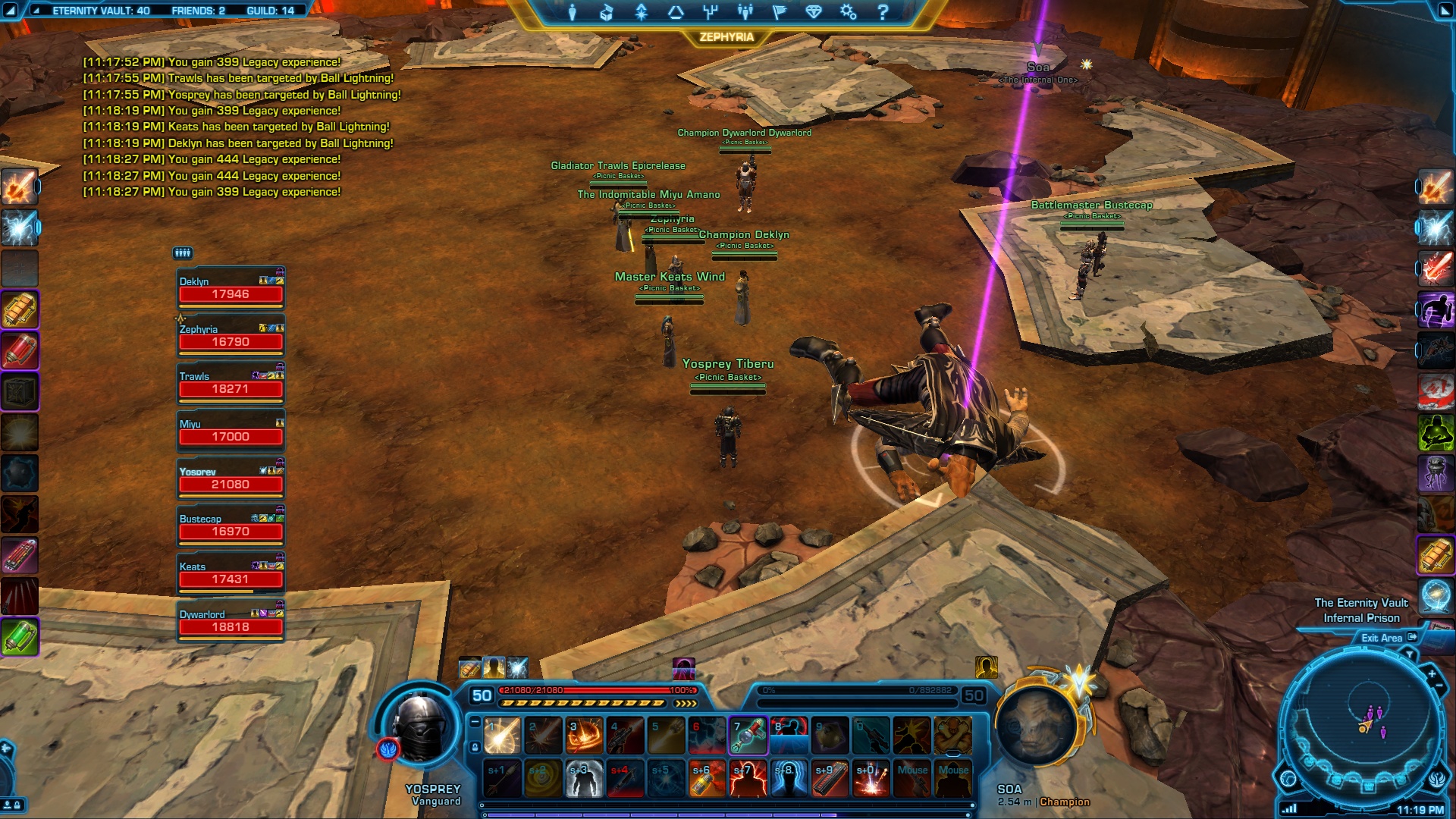
Task: Open the minimap filter funnel
Action: (1410, 654)
